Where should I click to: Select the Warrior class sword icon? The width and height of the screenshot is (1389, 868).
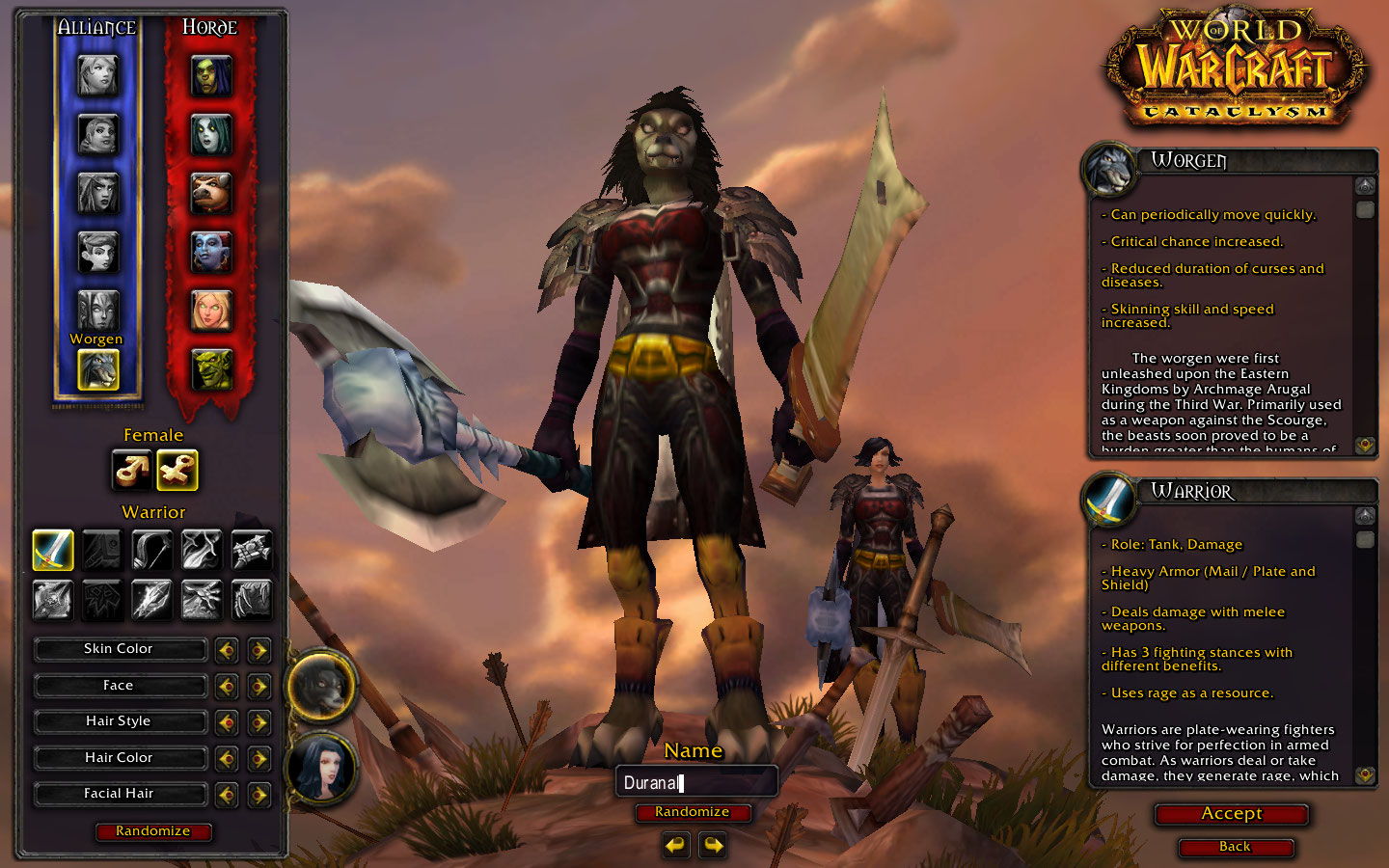click(53, 550)
